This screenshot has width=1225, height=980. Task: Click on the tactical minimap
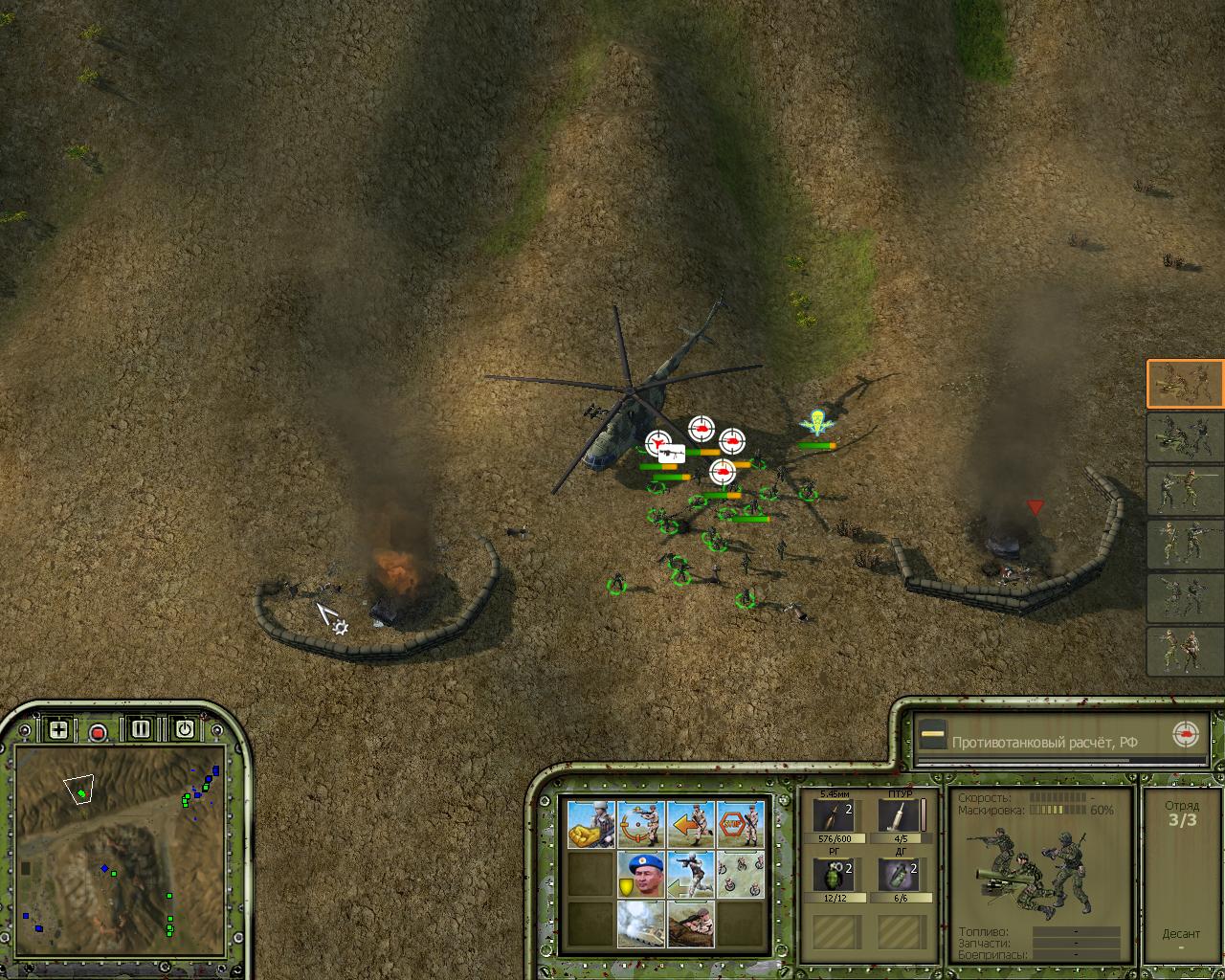120,852
